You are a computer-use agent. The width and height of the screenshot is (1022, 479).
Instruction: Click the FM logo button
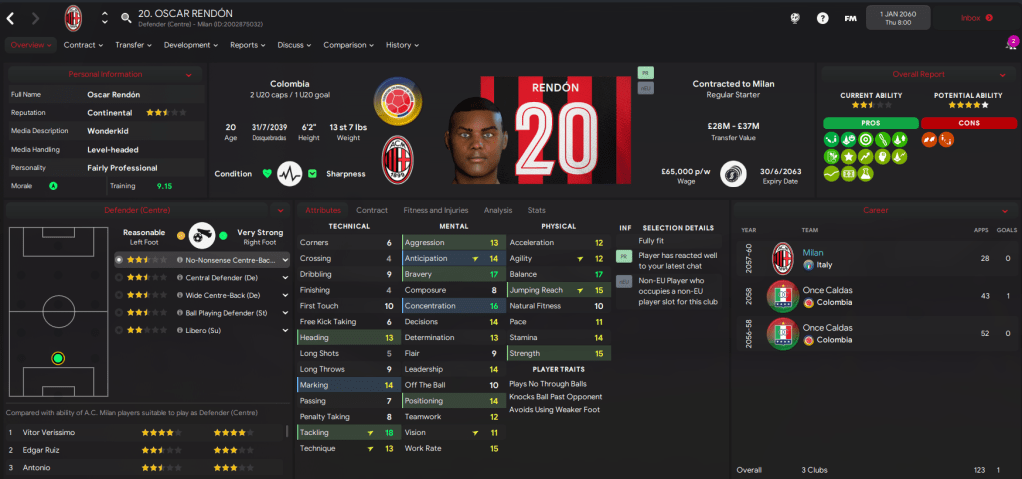(x=850, y=18)
